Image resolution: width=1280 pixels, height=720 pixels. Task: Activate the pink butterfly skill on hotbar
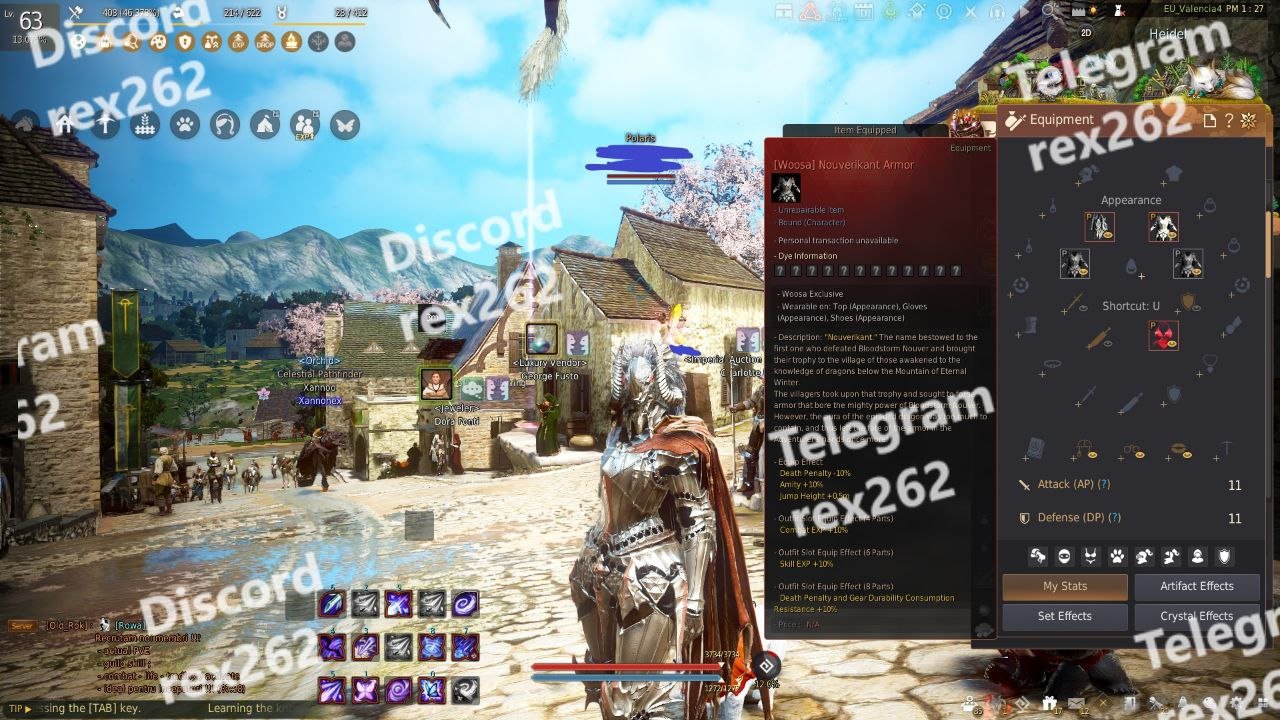tap(365, 690)
